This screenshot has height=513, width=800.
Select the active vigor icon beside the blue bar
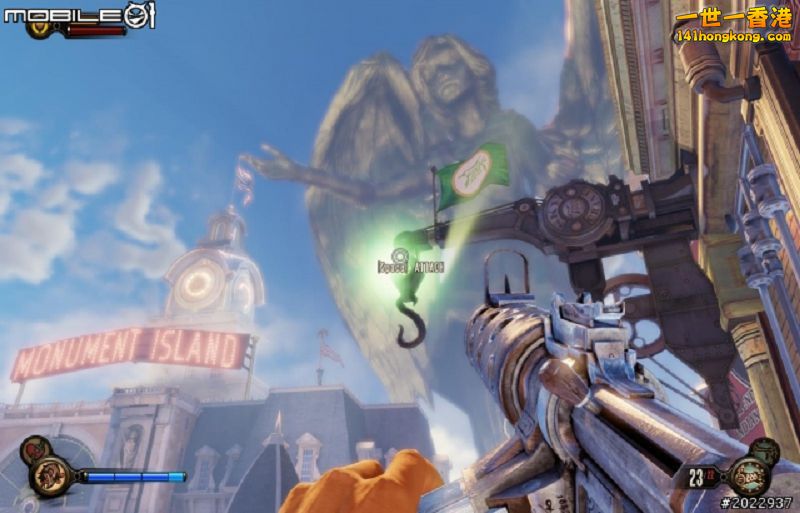(x=50, y=475)
